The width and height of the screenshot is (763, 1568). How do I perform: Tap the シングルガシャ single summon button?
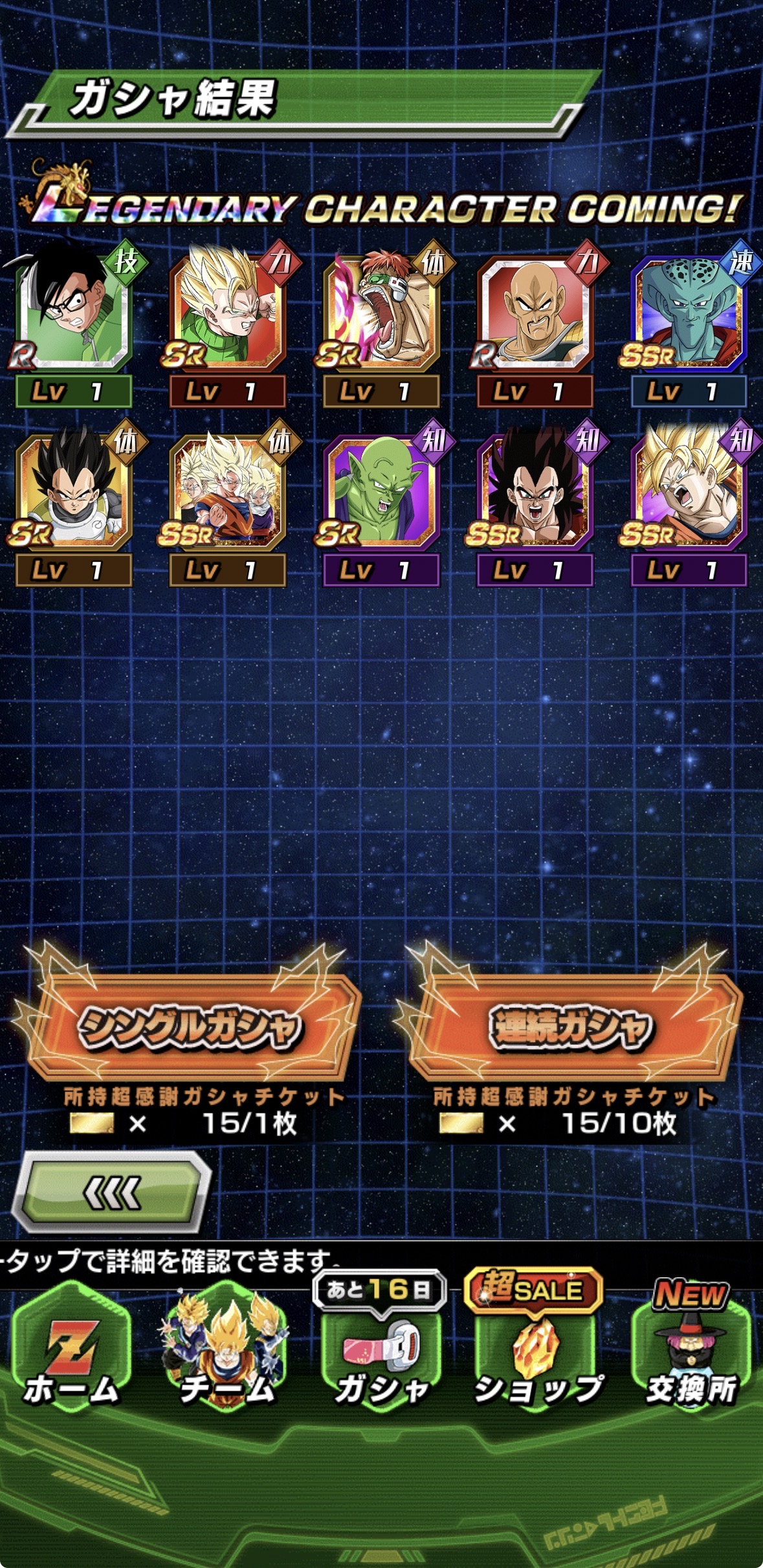click(189, 1027)
